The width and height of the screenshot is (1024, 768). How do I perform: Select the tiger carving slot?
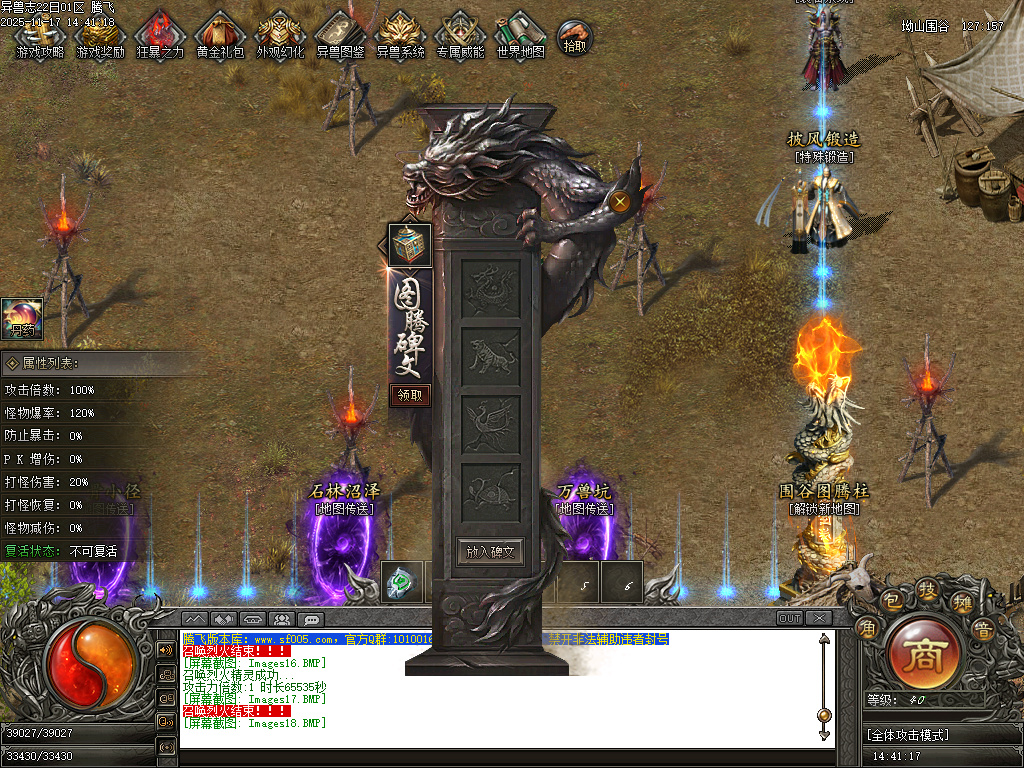490,355
